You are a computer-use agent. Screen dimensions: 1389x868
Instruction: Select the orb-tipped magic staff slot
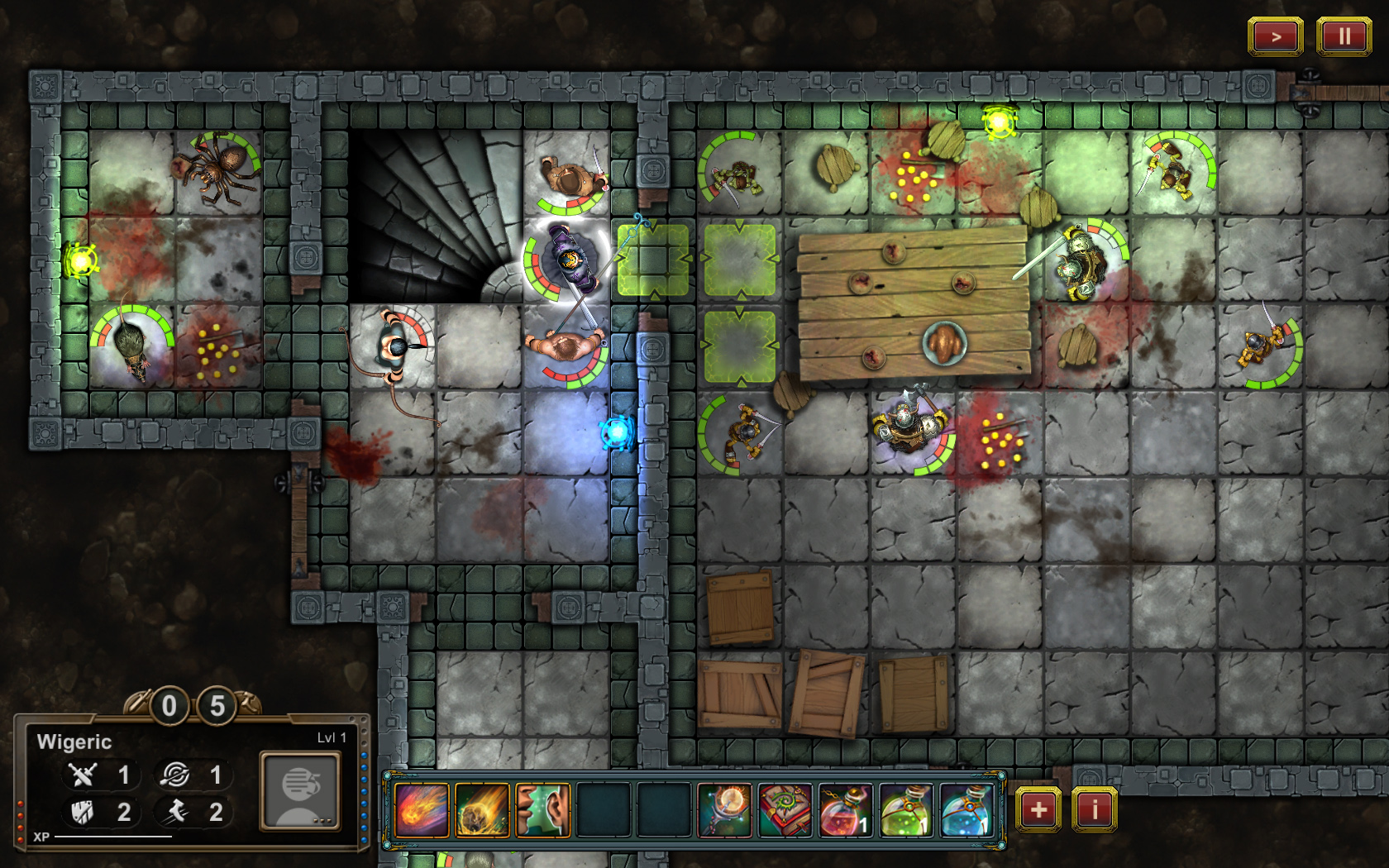pos(725,810)
